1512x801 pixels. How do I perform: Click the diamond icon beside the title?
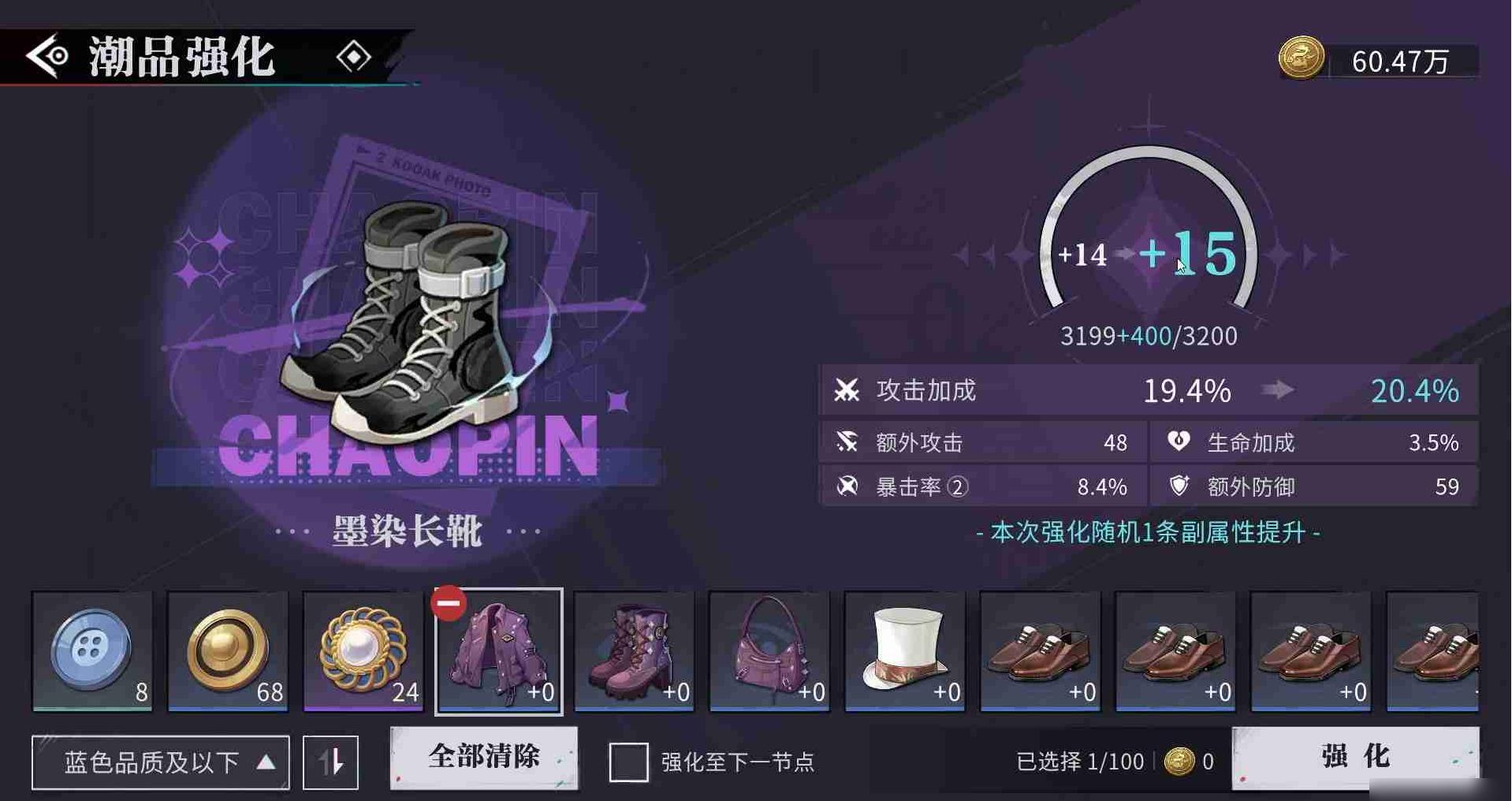tap(353, 57)
